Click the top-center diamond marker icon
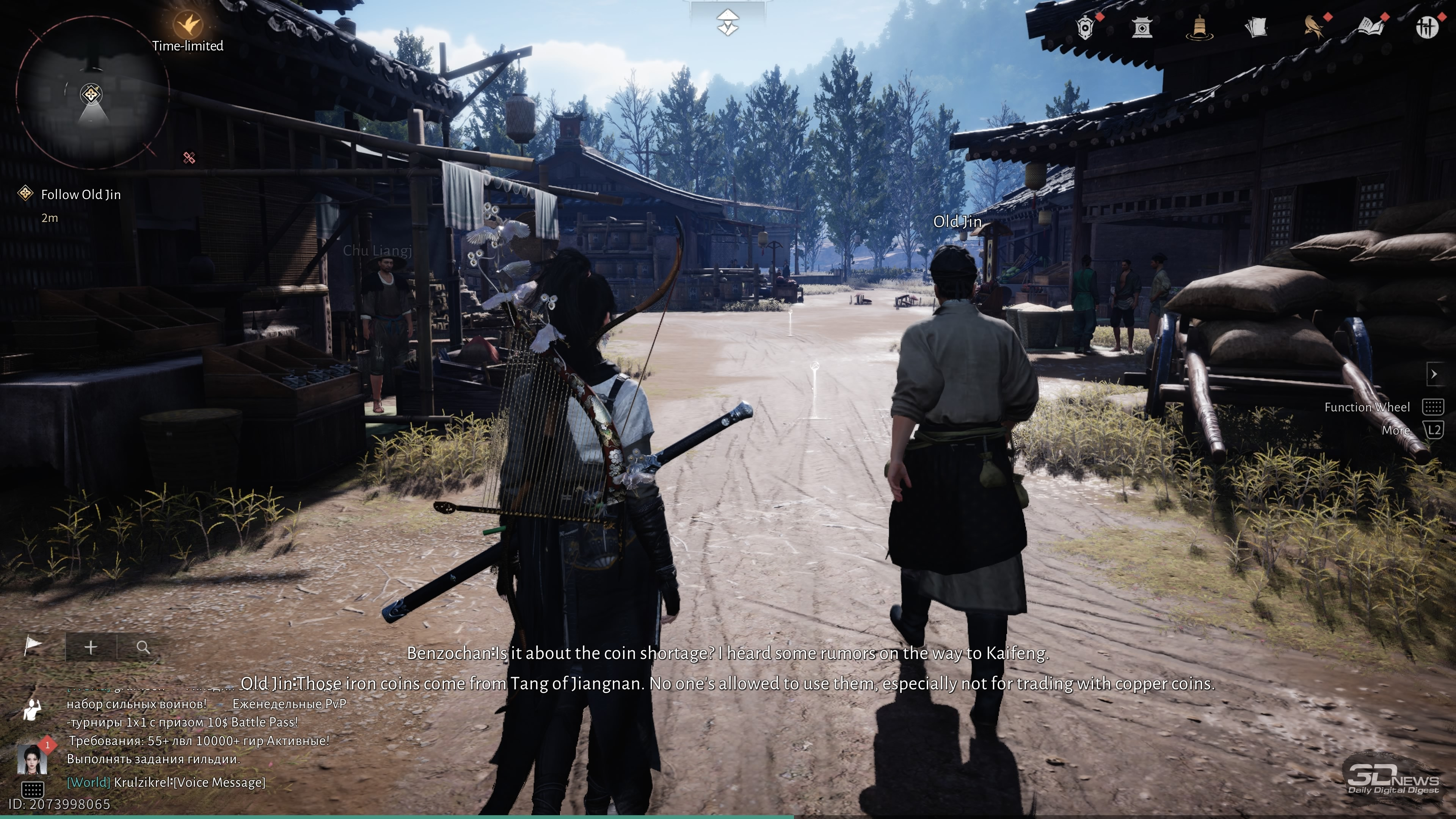 pos(728,23)
